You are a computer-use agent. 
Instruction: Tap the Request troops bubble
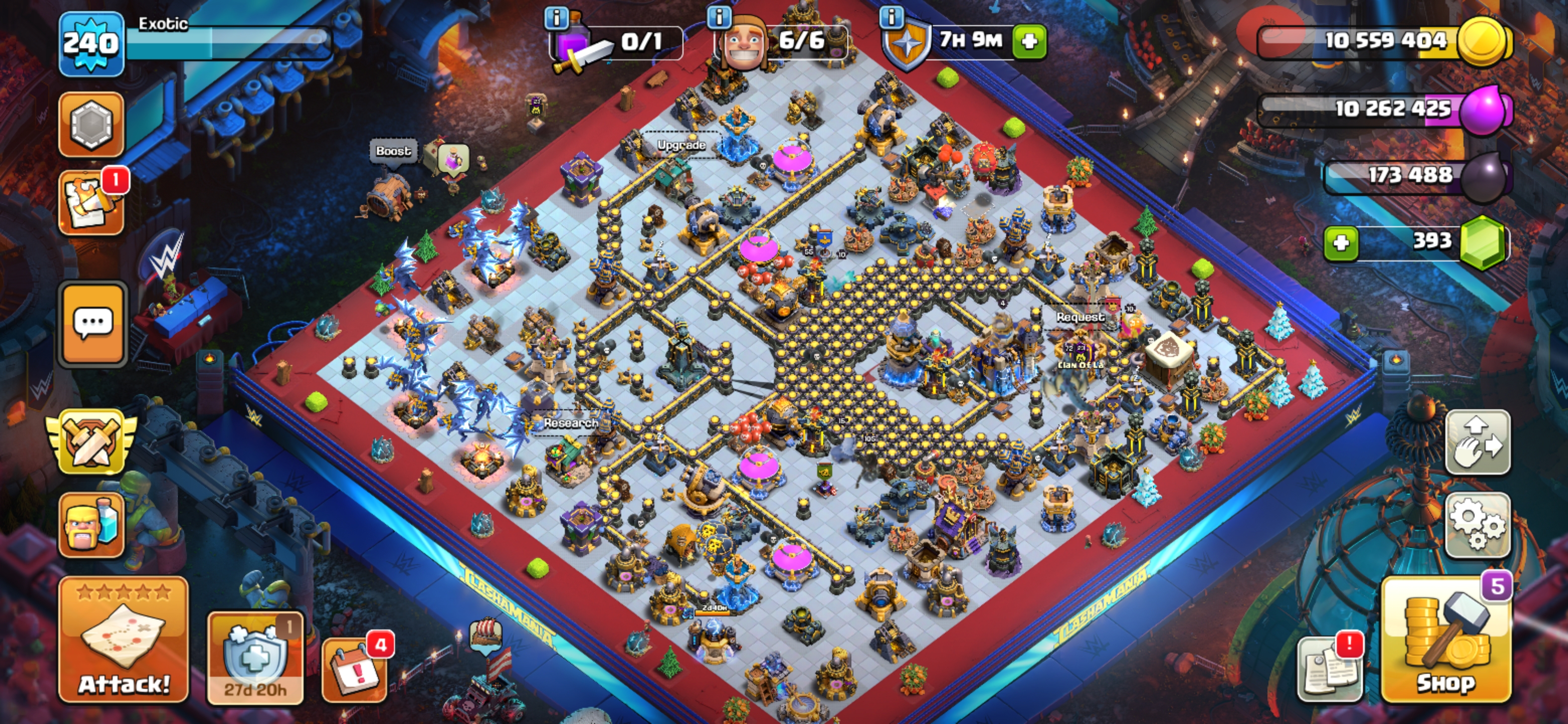coord(1081,317)
